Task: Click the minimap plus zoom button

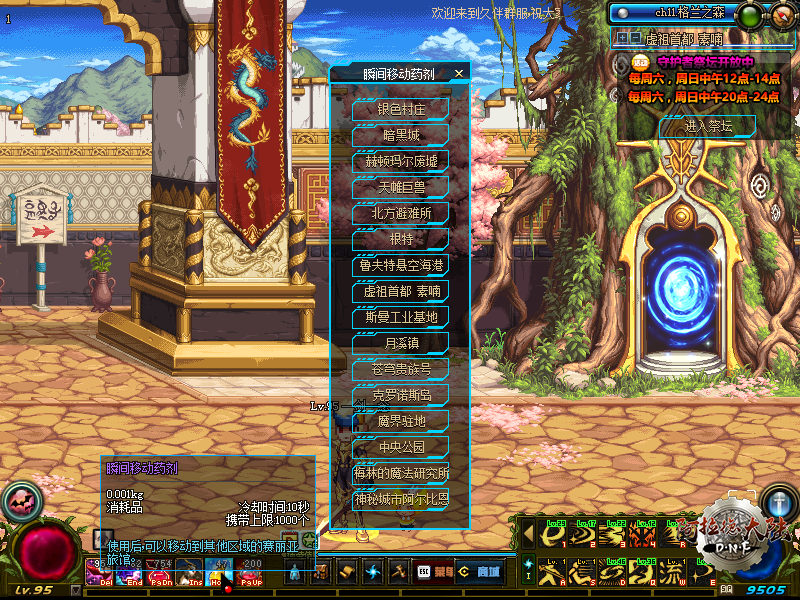Action: 622,39
